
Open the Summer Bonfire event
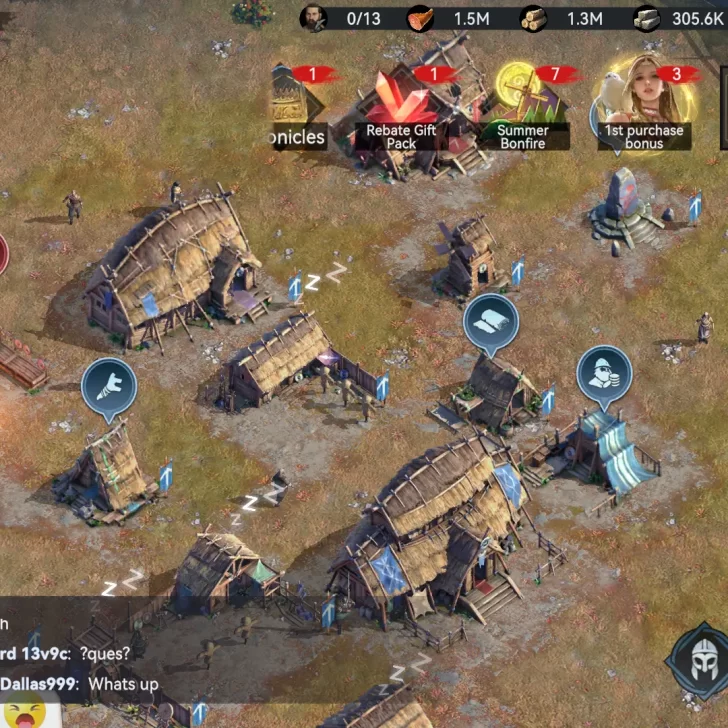coord(522,108)
